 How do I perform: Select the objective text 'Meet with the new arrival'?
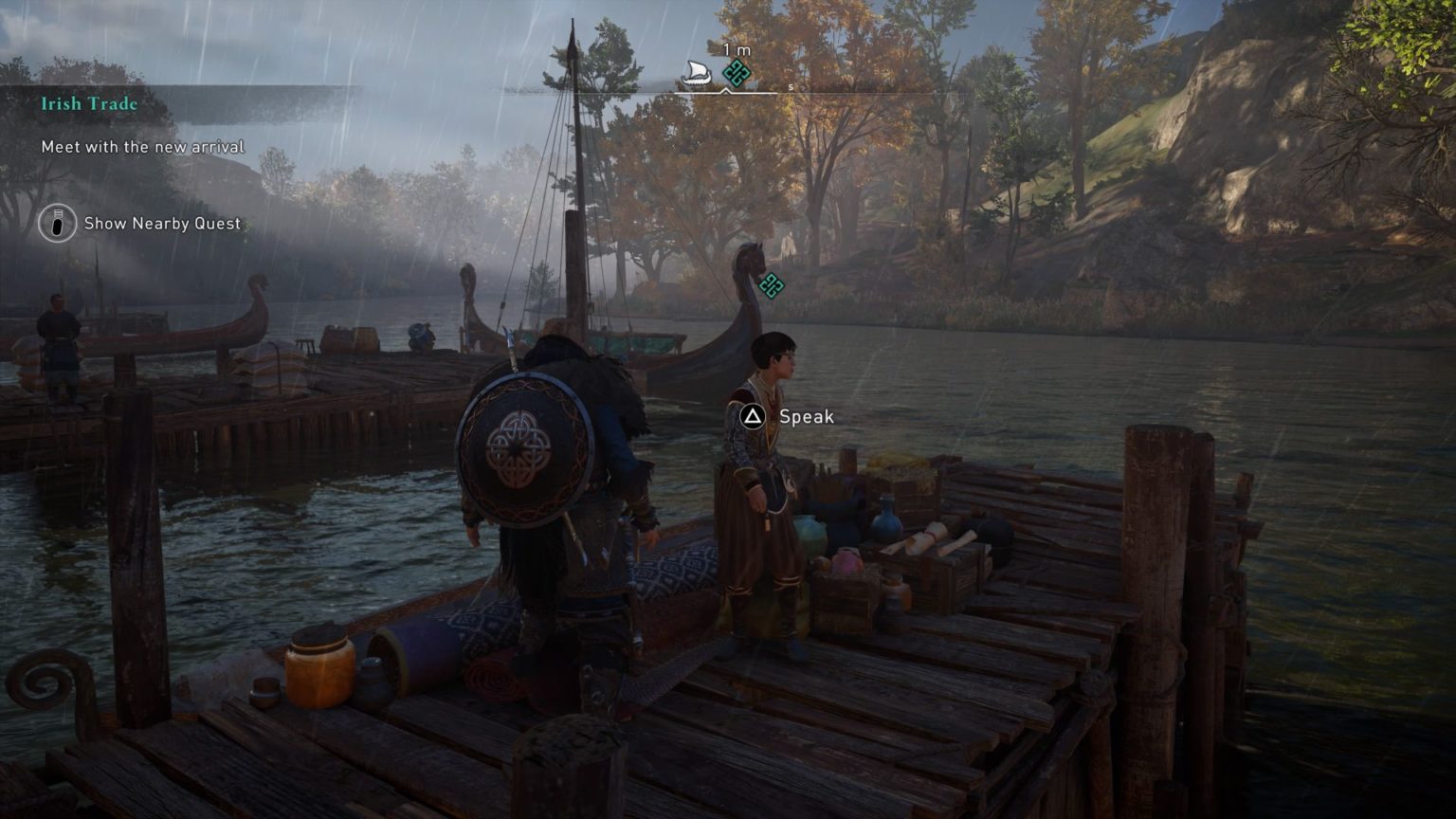(x=141, y=147)
